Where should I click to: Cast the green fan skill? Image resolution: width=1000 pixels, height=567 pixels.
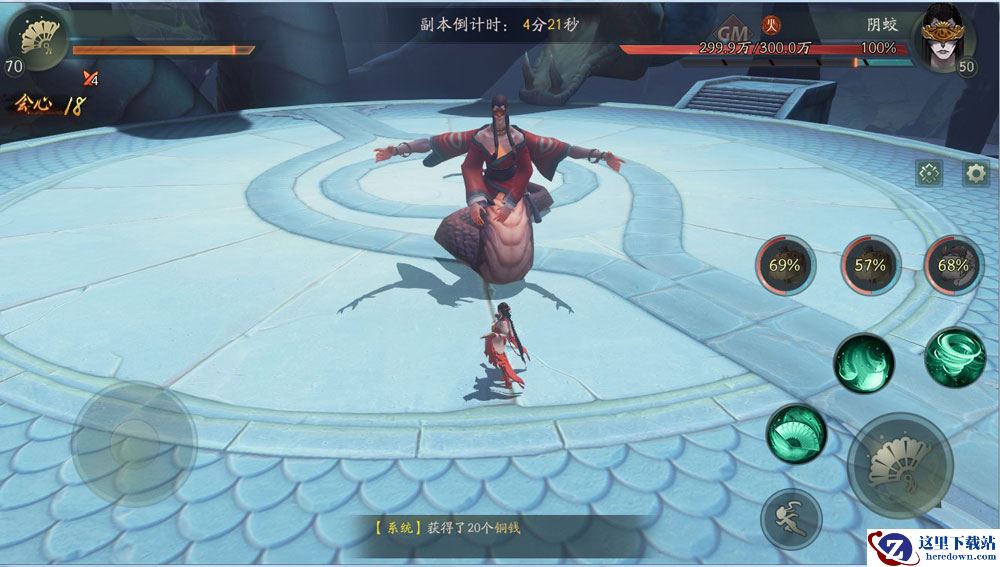pos(796,432)
